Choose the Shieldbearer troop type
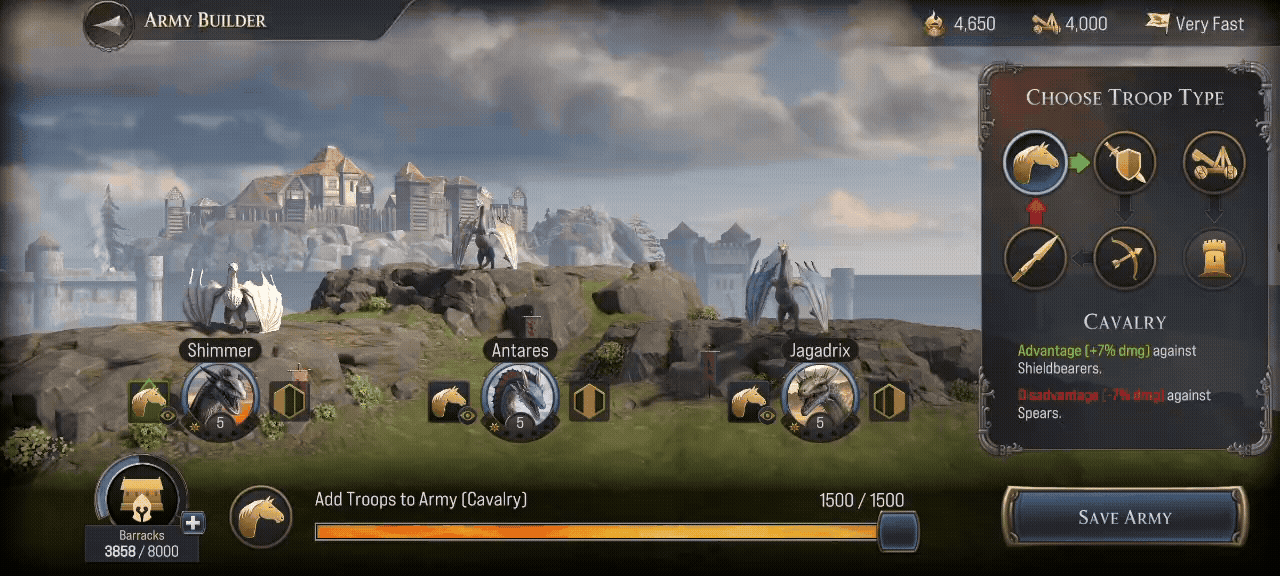 pyautogui.click(x=1124, y=162)
